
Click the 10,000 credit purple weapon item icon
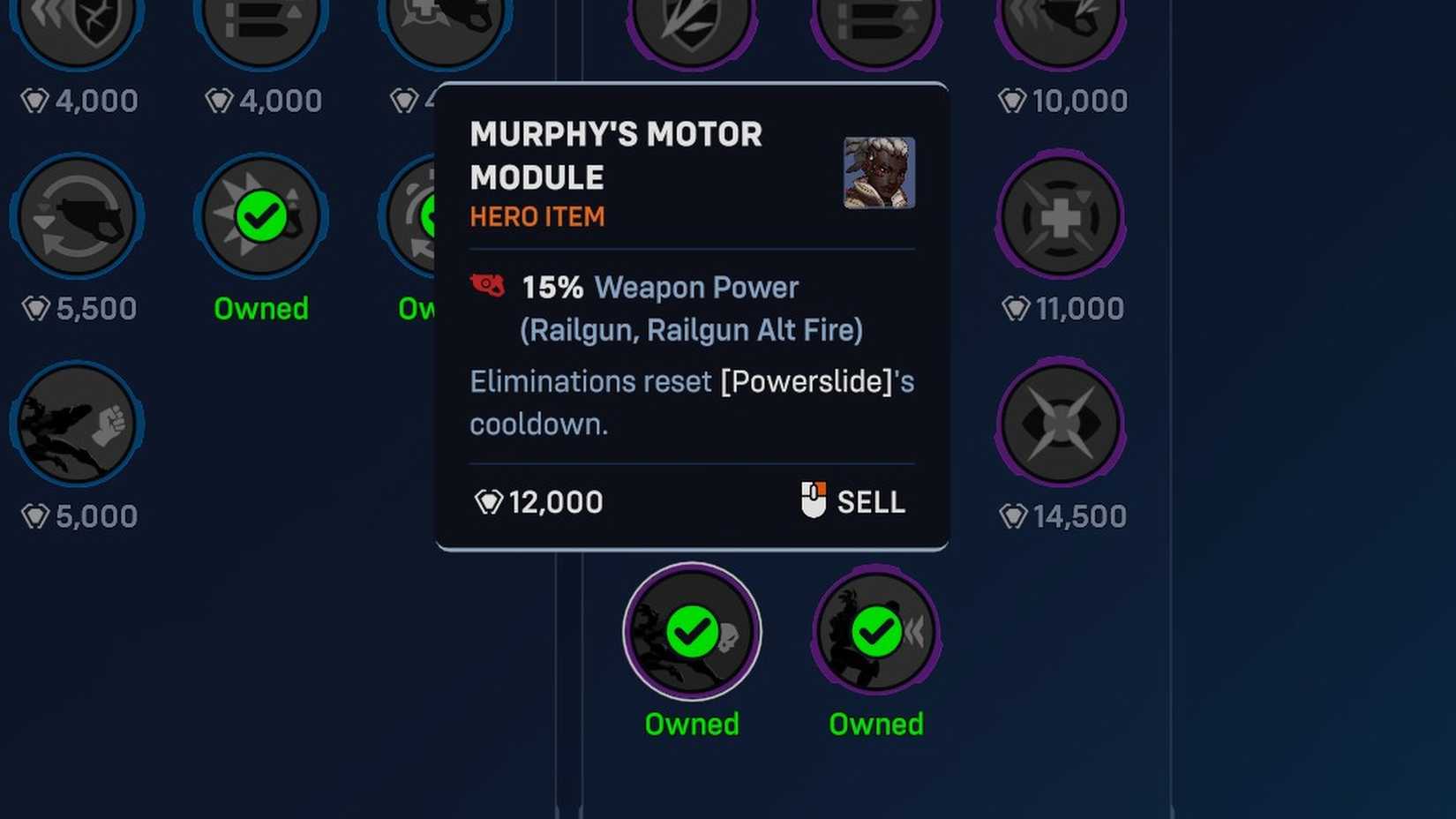coord(1059,26)
